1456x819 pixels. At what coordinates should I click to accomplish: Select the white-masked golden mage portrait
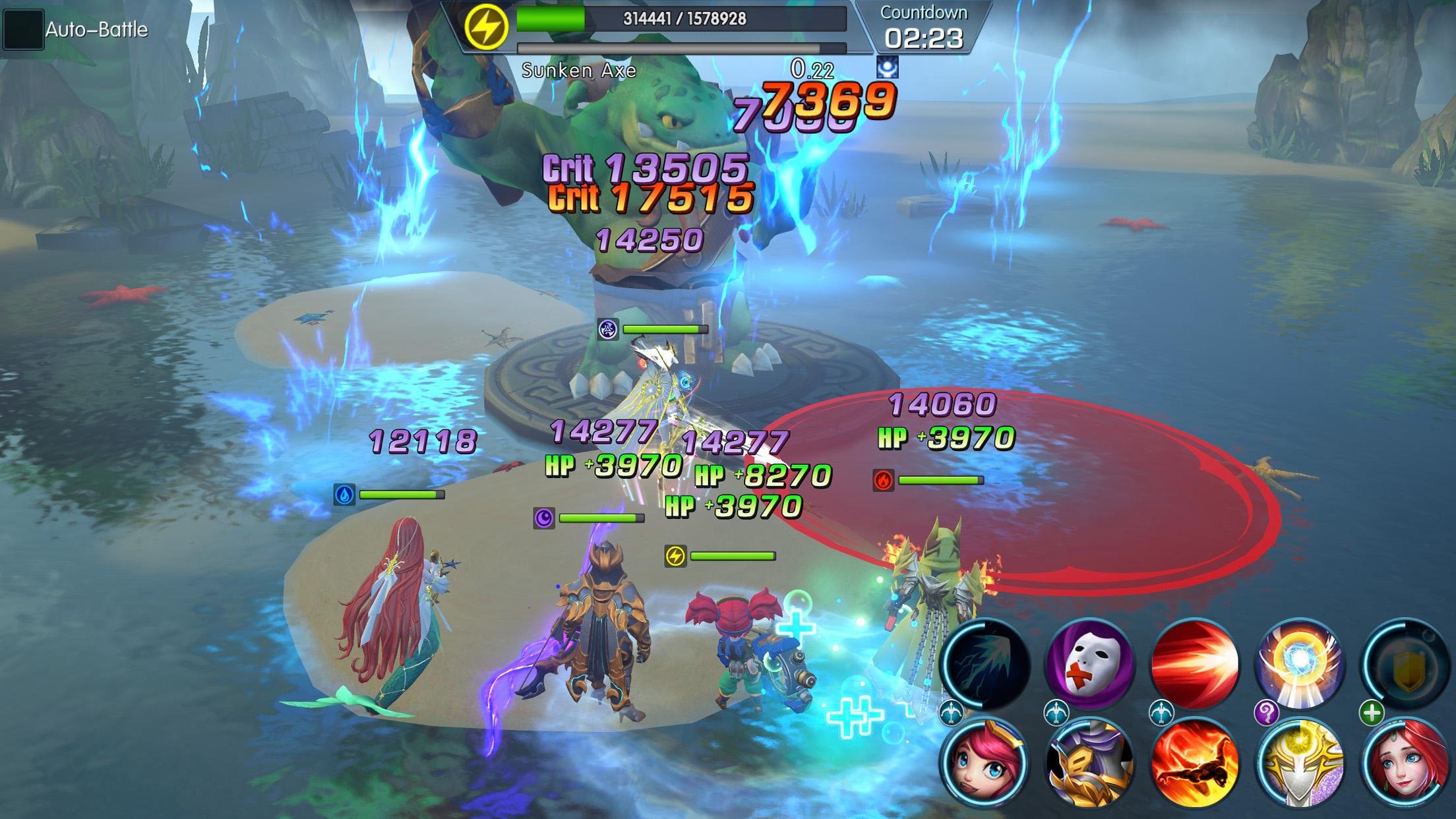1300,764
